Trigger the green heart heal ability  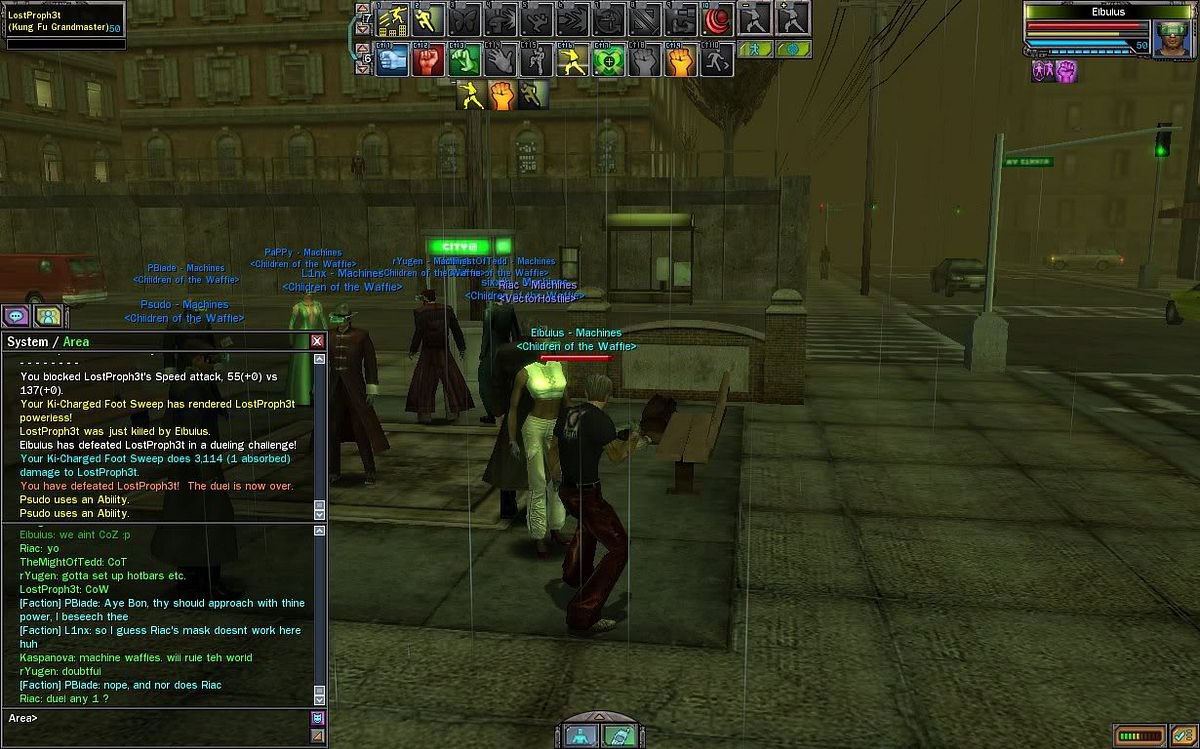[x=607, y=60]
